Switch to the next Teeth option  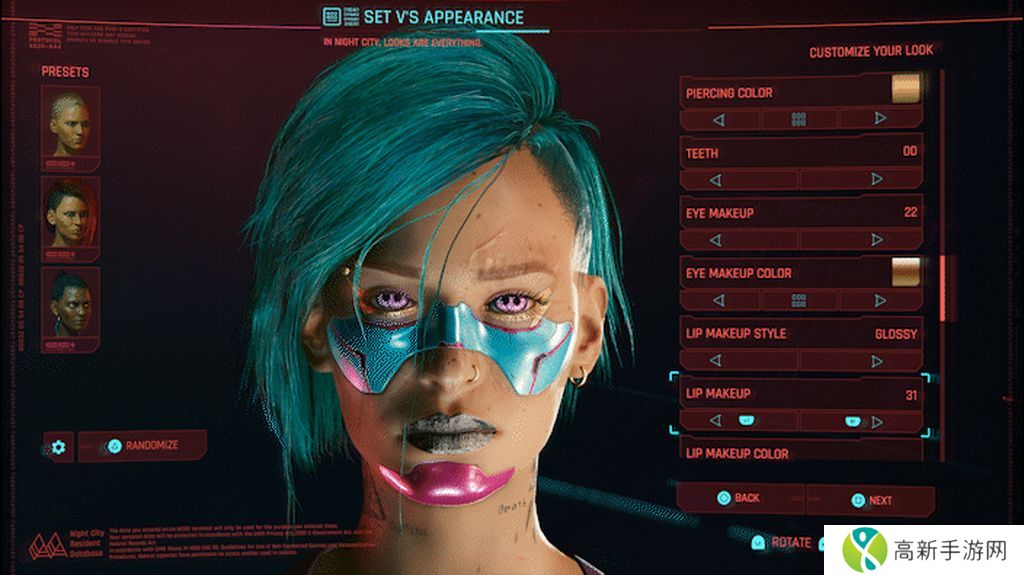[x=877, y=180]
